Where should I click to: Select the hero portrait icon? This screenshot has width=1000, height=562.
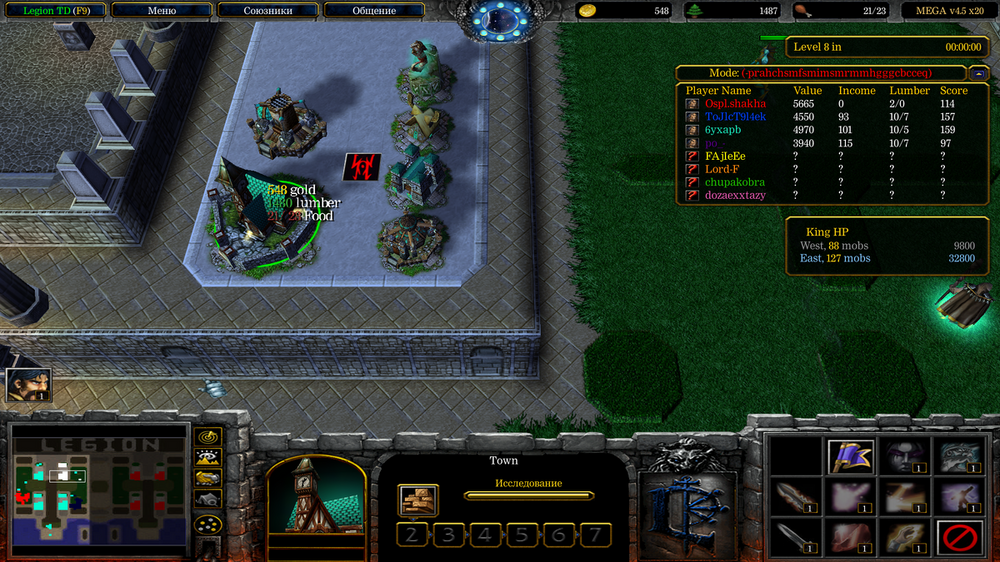pyautogui.click(x=28, y=385)
